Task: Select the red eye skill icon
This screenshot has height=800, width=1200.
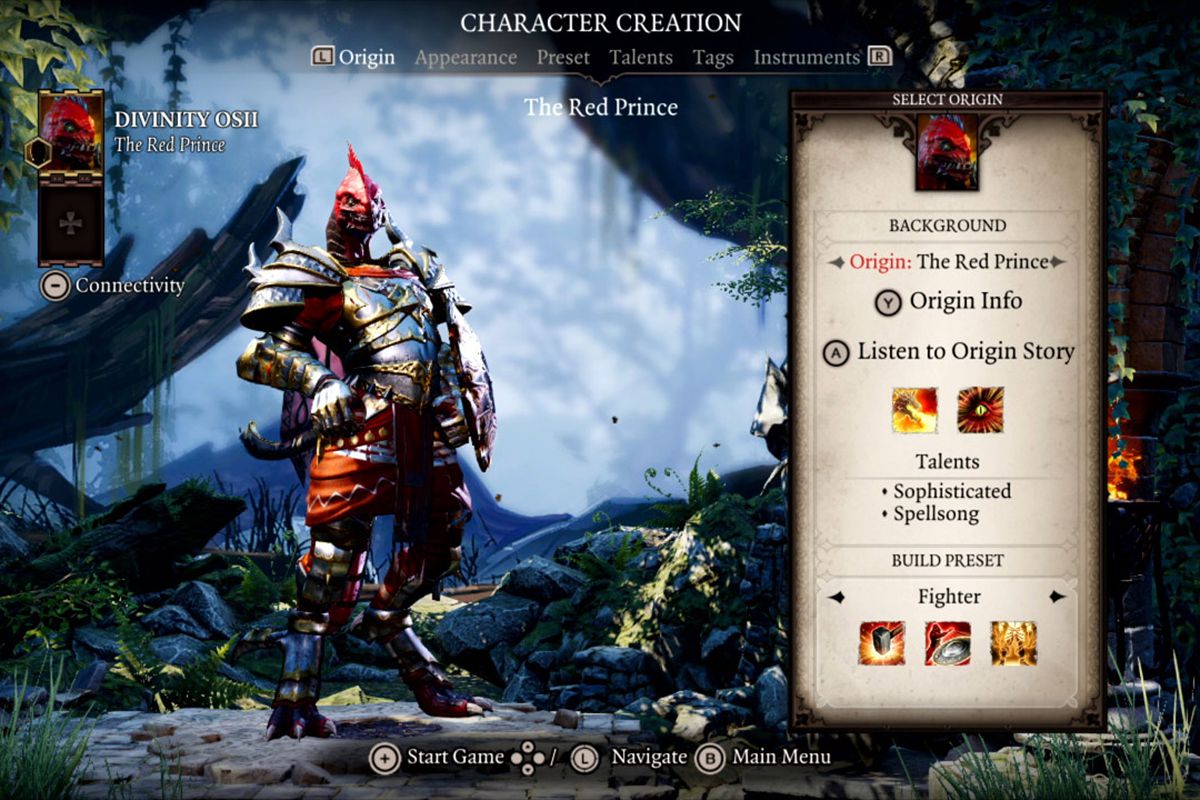Action: (x=980, y=409)
